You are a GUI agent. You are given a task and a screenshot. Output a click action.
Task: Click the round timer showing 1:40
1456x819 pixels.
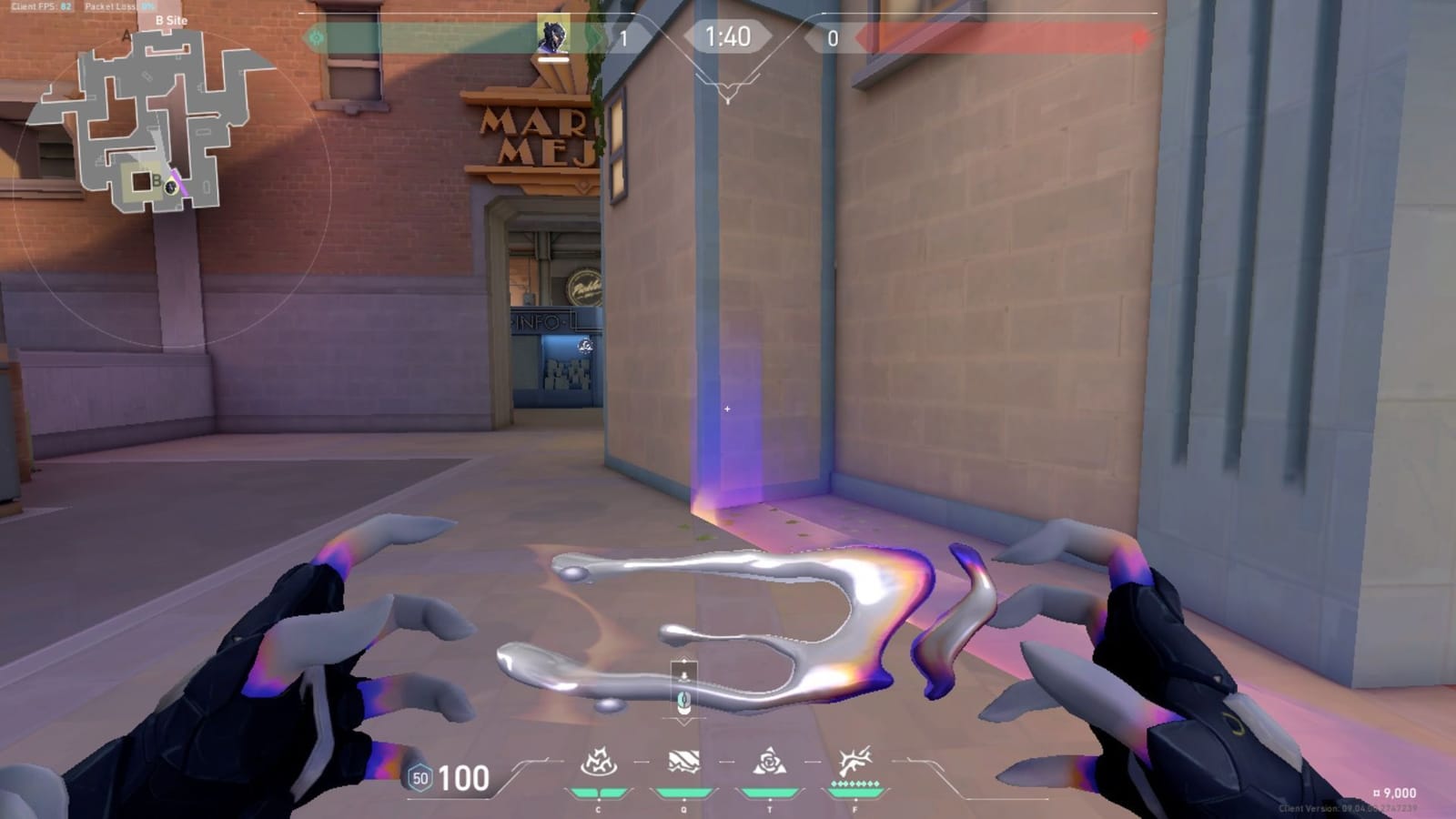click(x=728, y=36)
